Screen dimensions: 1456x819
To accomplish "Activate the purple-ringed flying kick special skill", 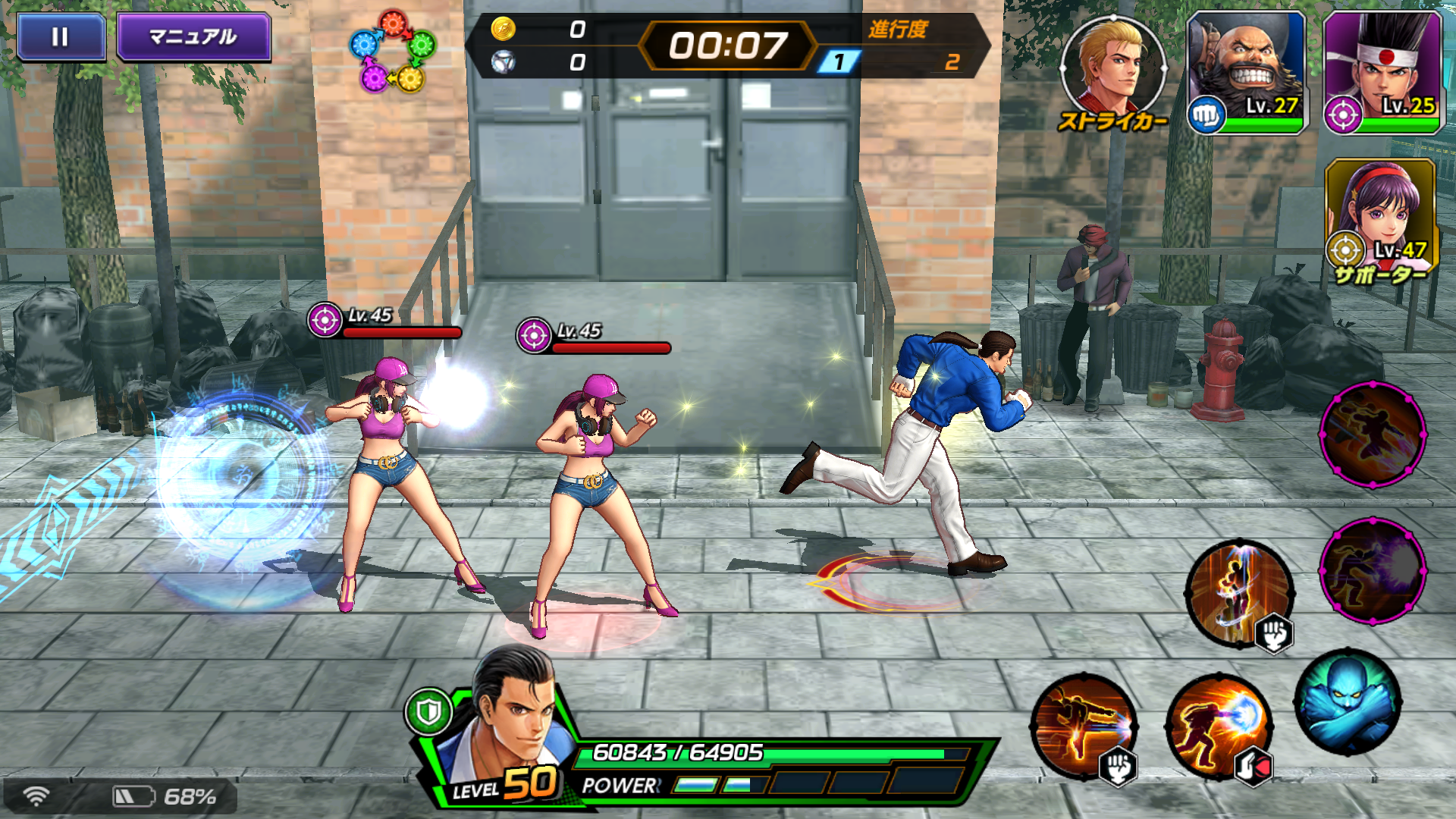I will [1373, 435].
